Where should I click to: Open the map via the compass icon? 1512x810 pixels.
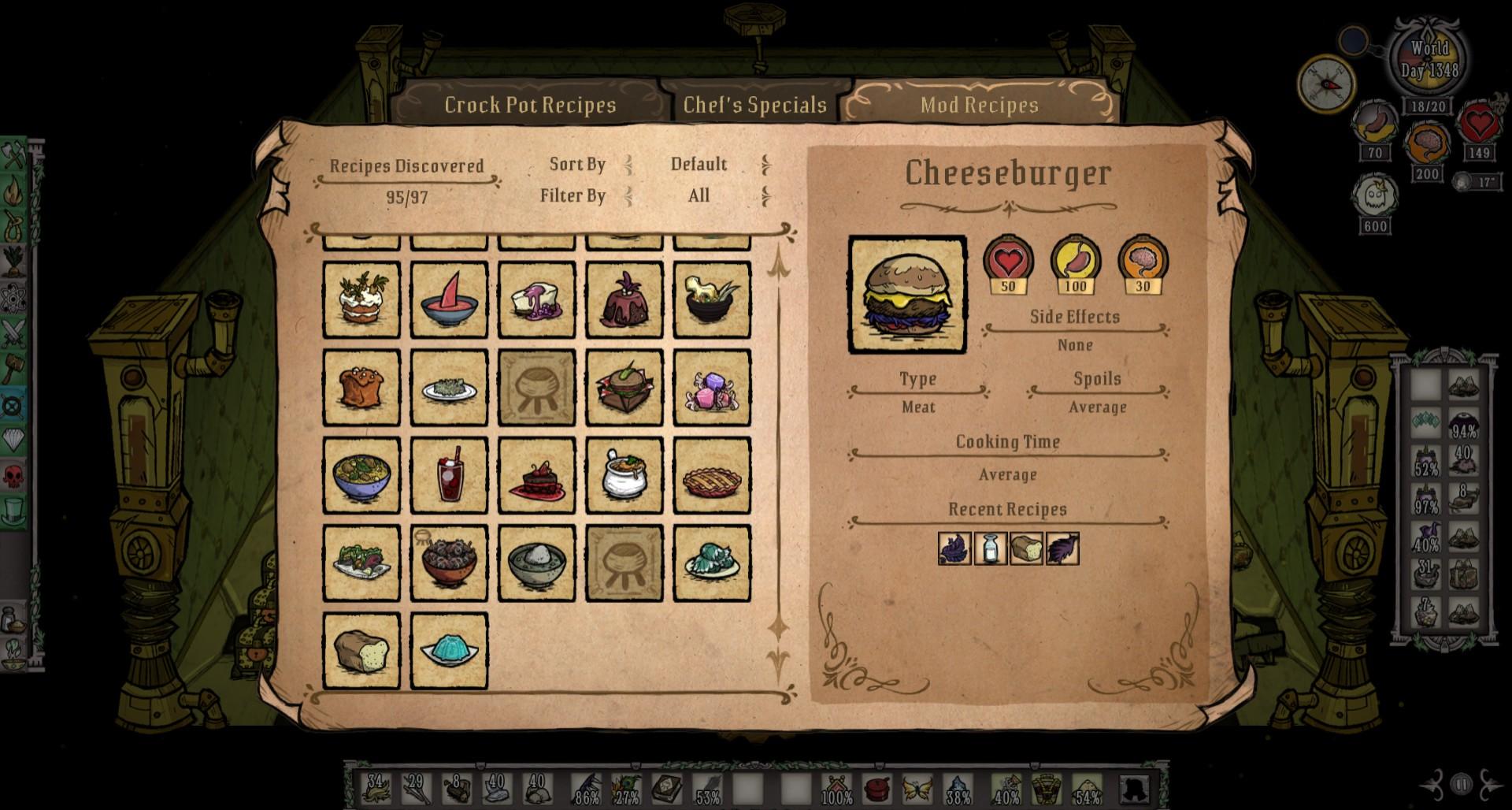tap(1326, 83)
